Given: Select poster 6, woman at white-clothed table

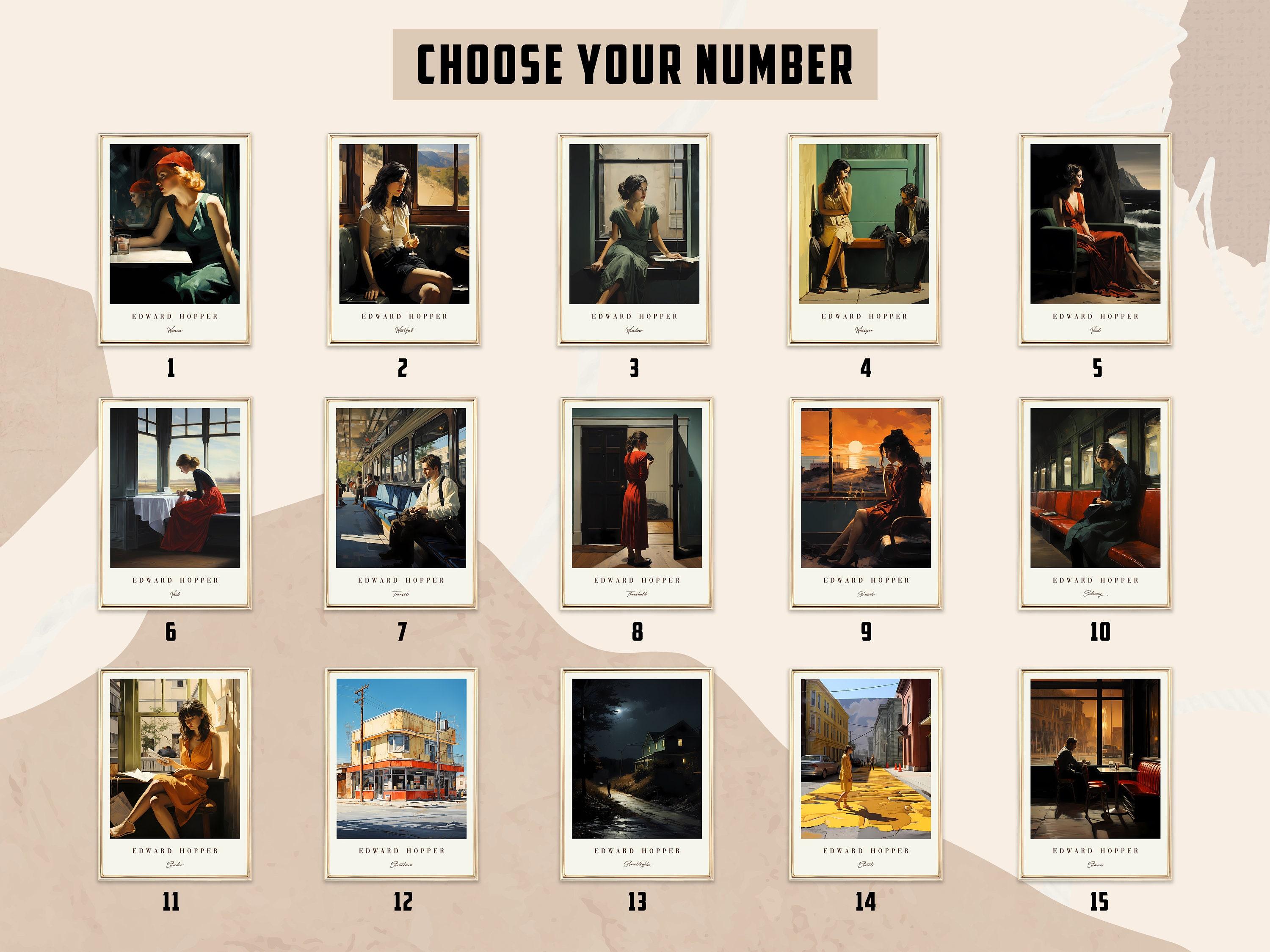Looking at the screenshot, I should (174, 488).
